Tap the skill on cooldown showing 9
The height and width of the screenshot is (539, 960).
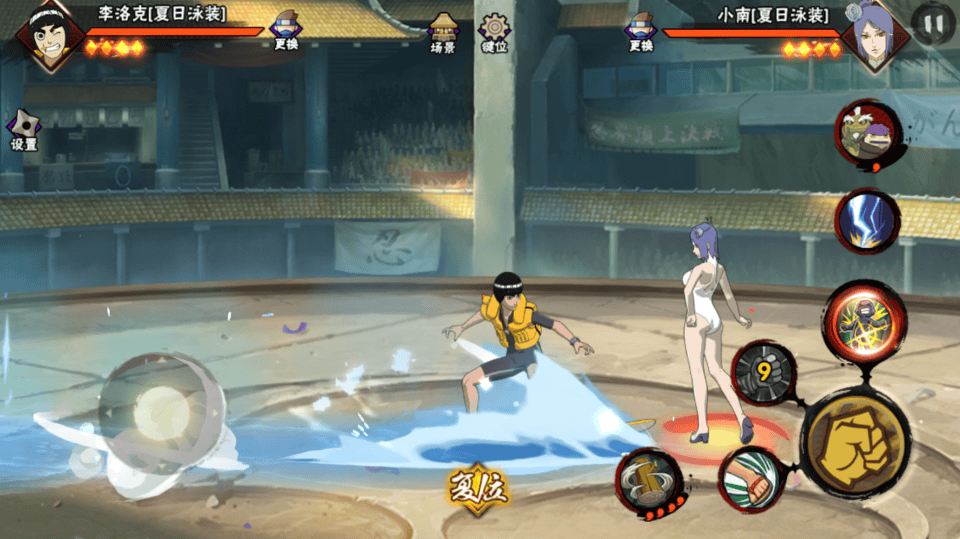pyautogui.click(x=764, y=373)
